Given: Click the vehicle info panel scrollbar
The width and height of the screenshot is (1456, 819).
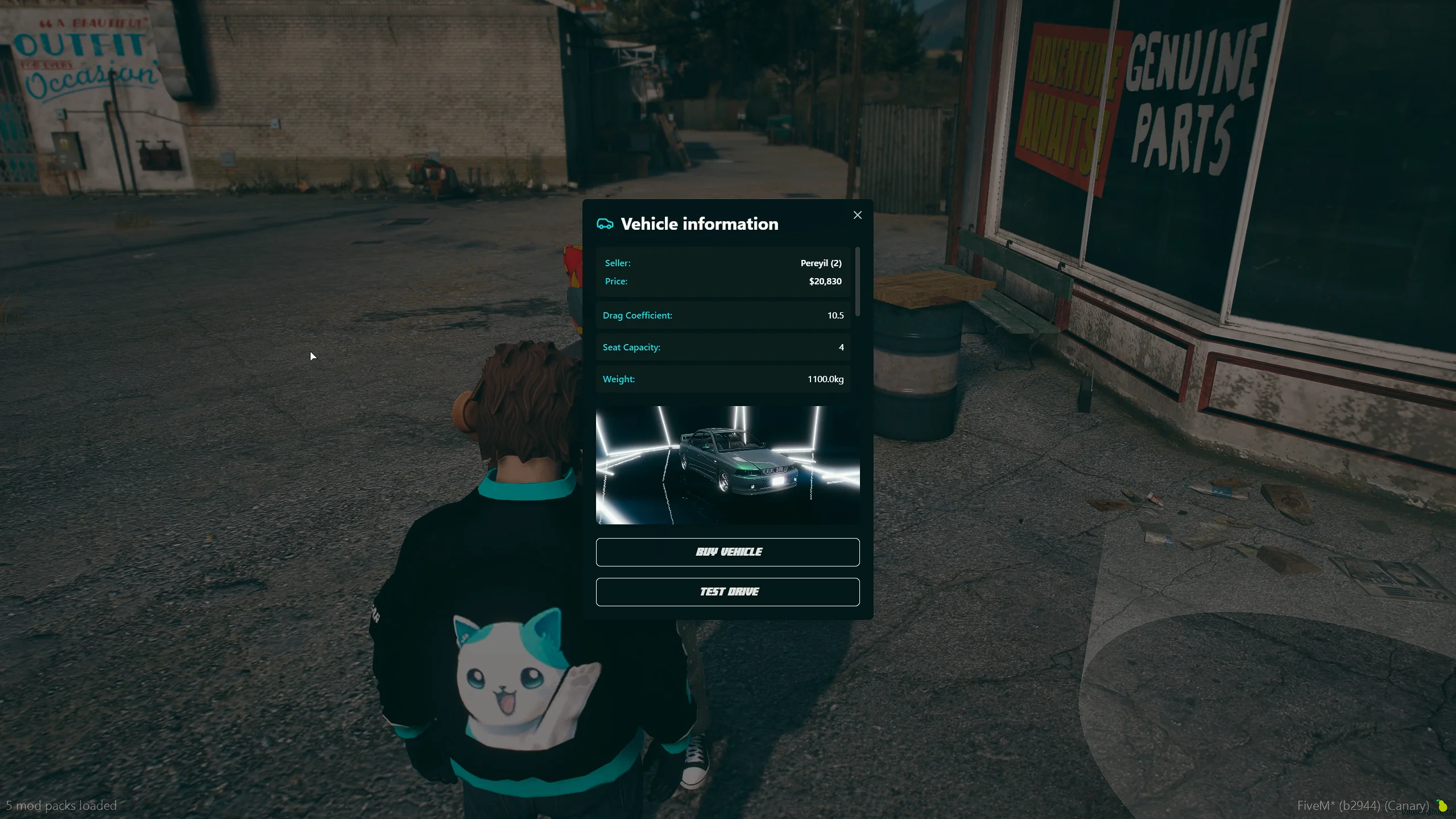Looking at the screenshot, I should pos(857,282).
